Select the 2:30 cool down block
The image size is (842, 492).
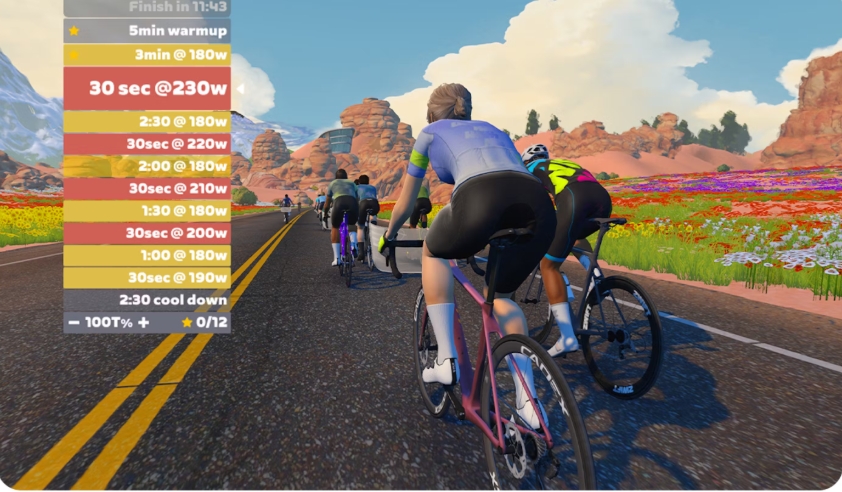click(x=147, y=300)
